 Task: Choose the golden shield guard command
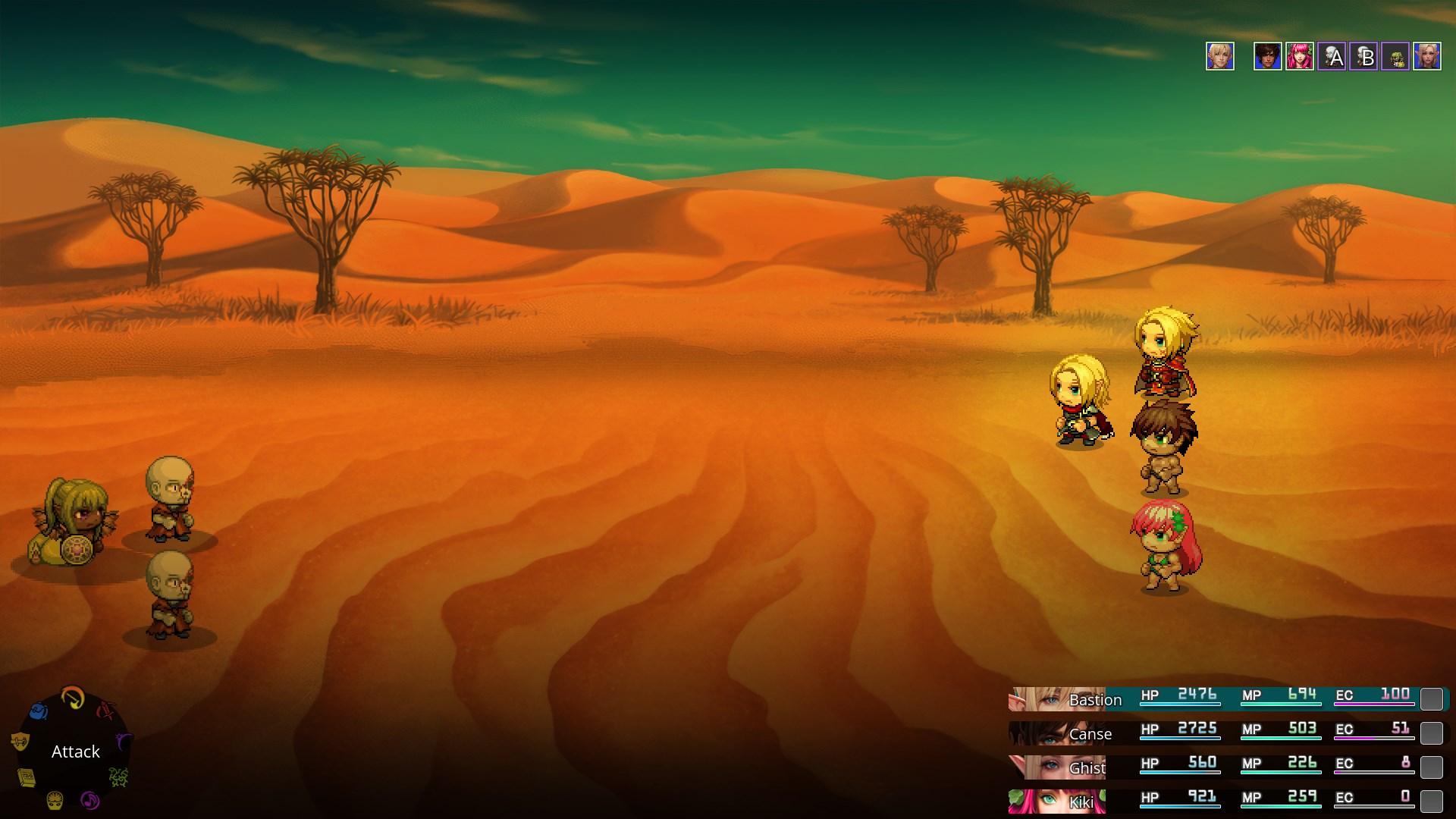click(20, 741)
